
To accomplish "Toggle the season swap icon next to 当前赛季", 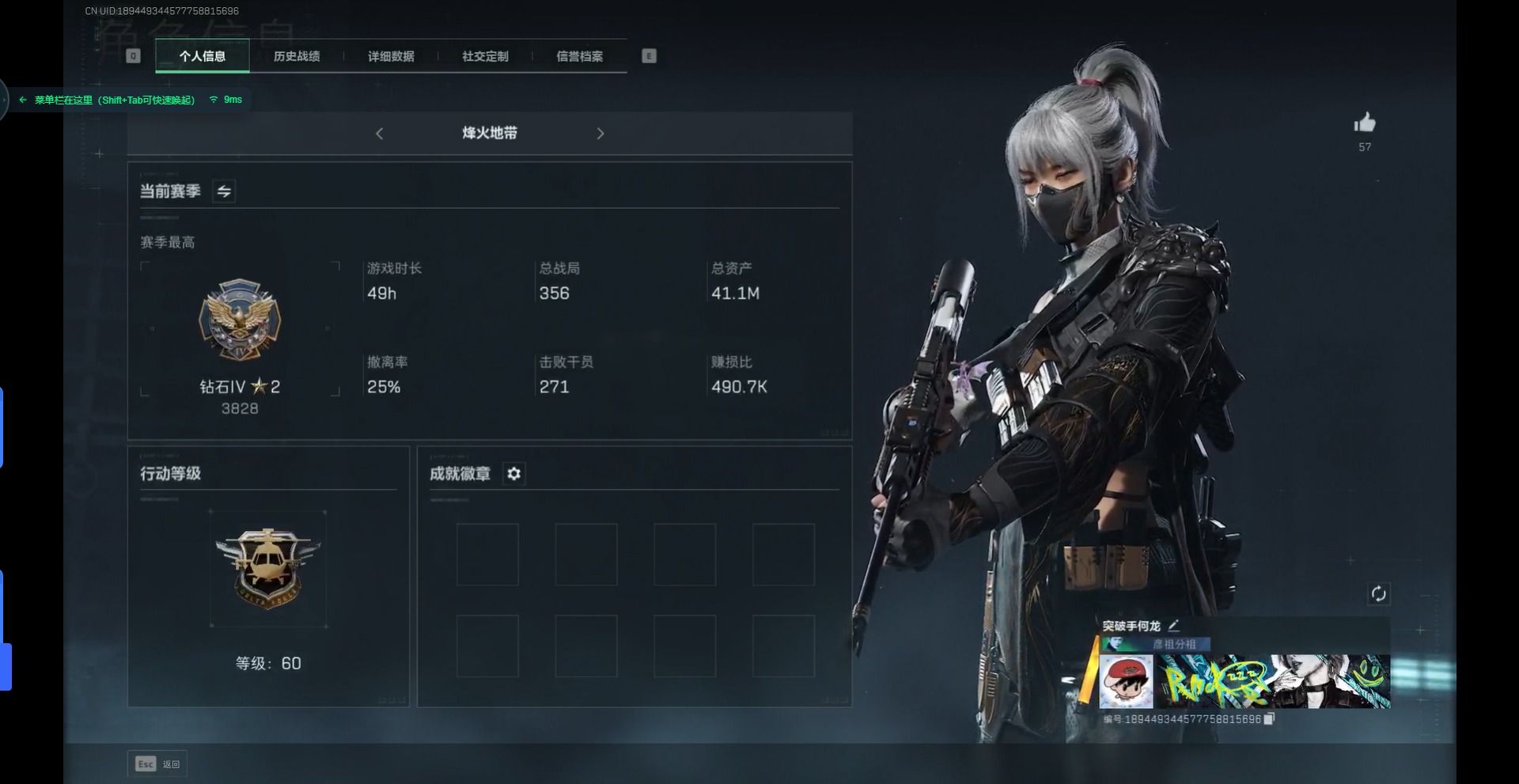I will pos(224,191).
